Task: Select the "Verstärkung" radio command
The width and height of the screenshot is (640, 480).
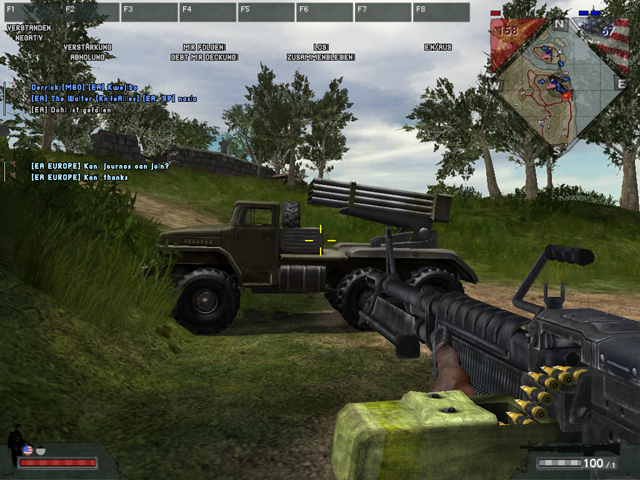Action: 87,47
